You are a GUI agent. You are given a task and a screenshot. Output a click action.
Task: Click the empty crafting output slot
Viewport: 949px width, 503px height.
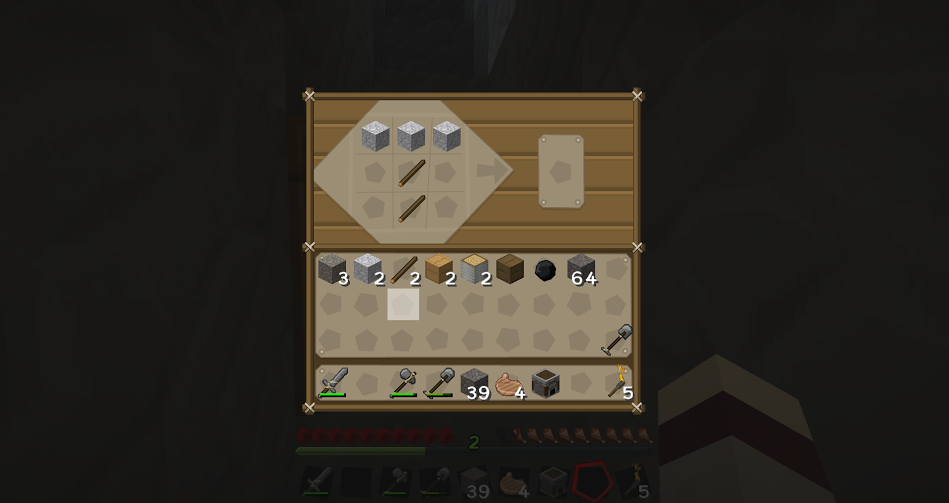[x=561, y=172]
